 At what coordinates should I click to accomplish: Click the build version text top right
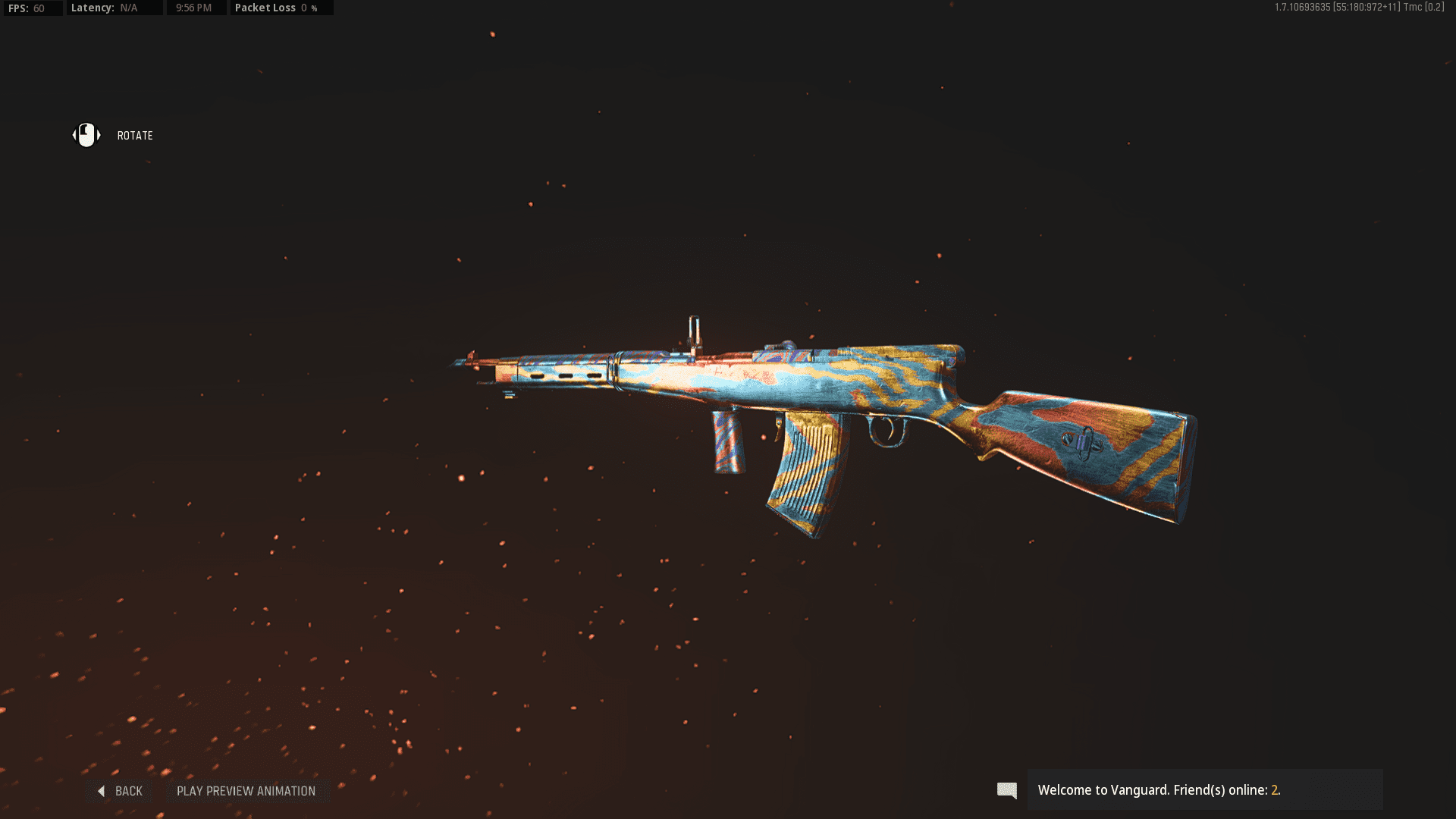[1327, 6]
